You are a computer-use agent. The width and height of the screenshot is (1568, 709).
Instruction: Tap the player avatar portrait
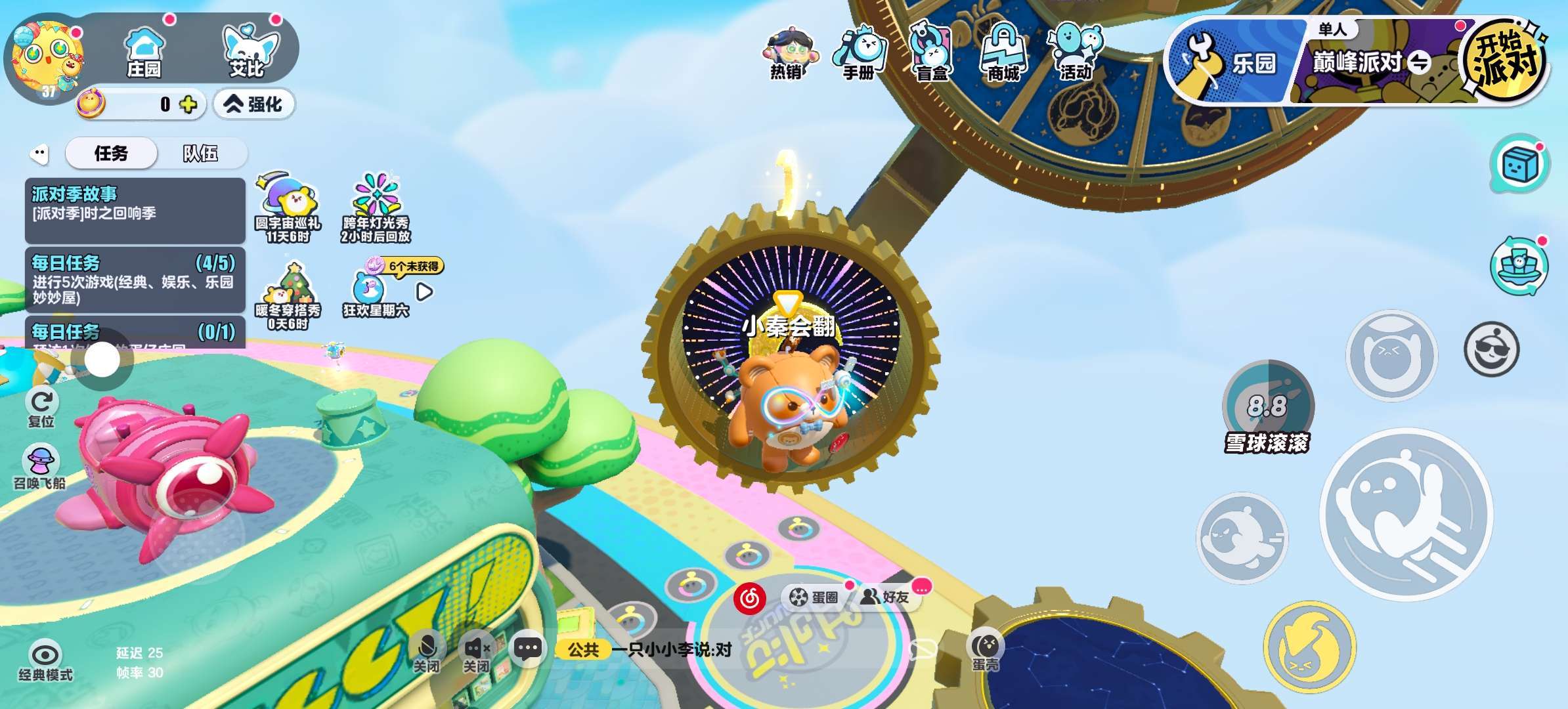(47, 59)
